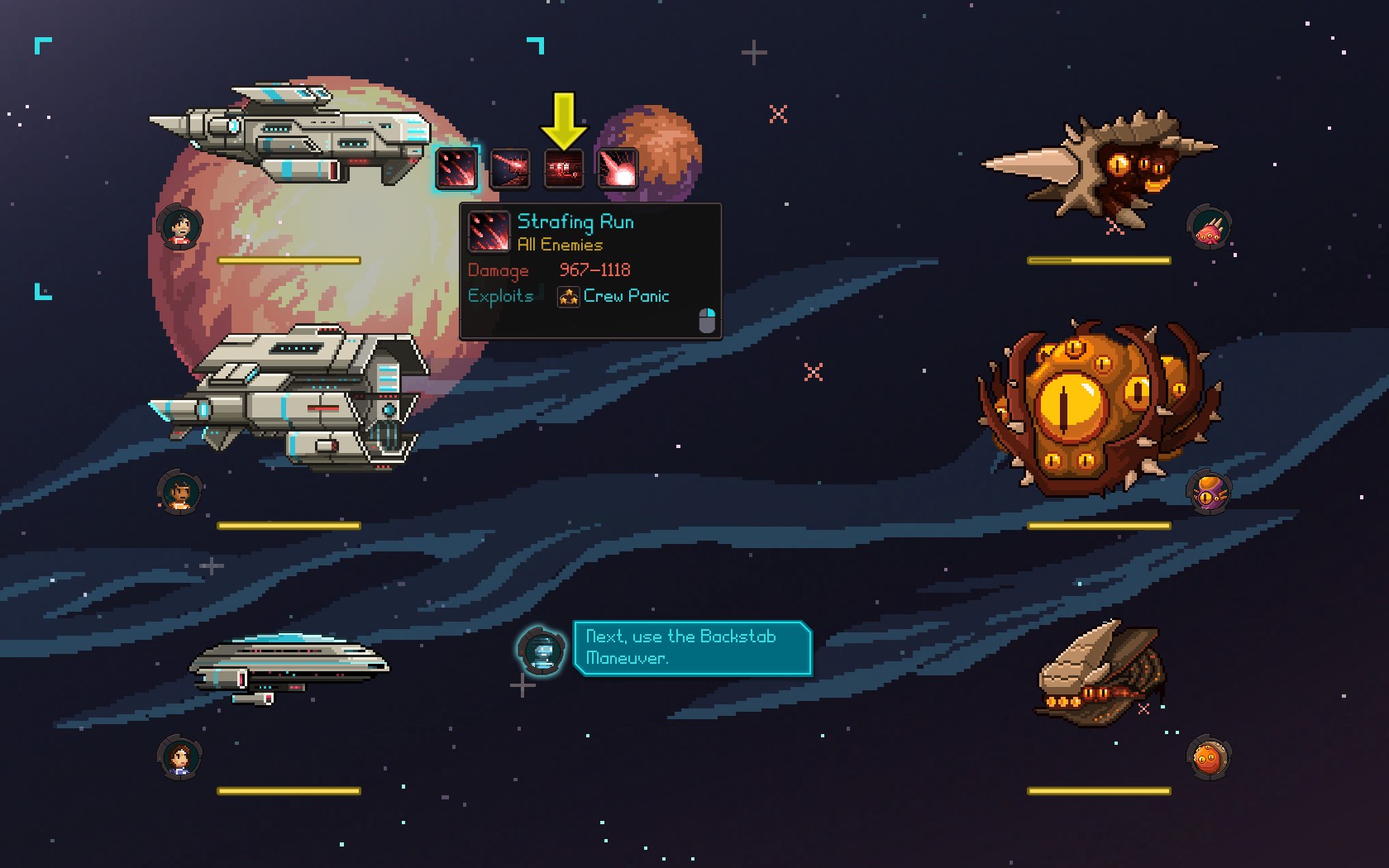
Task: Choose the orange blob alien portrait
Action: (x=1208, y=757)
